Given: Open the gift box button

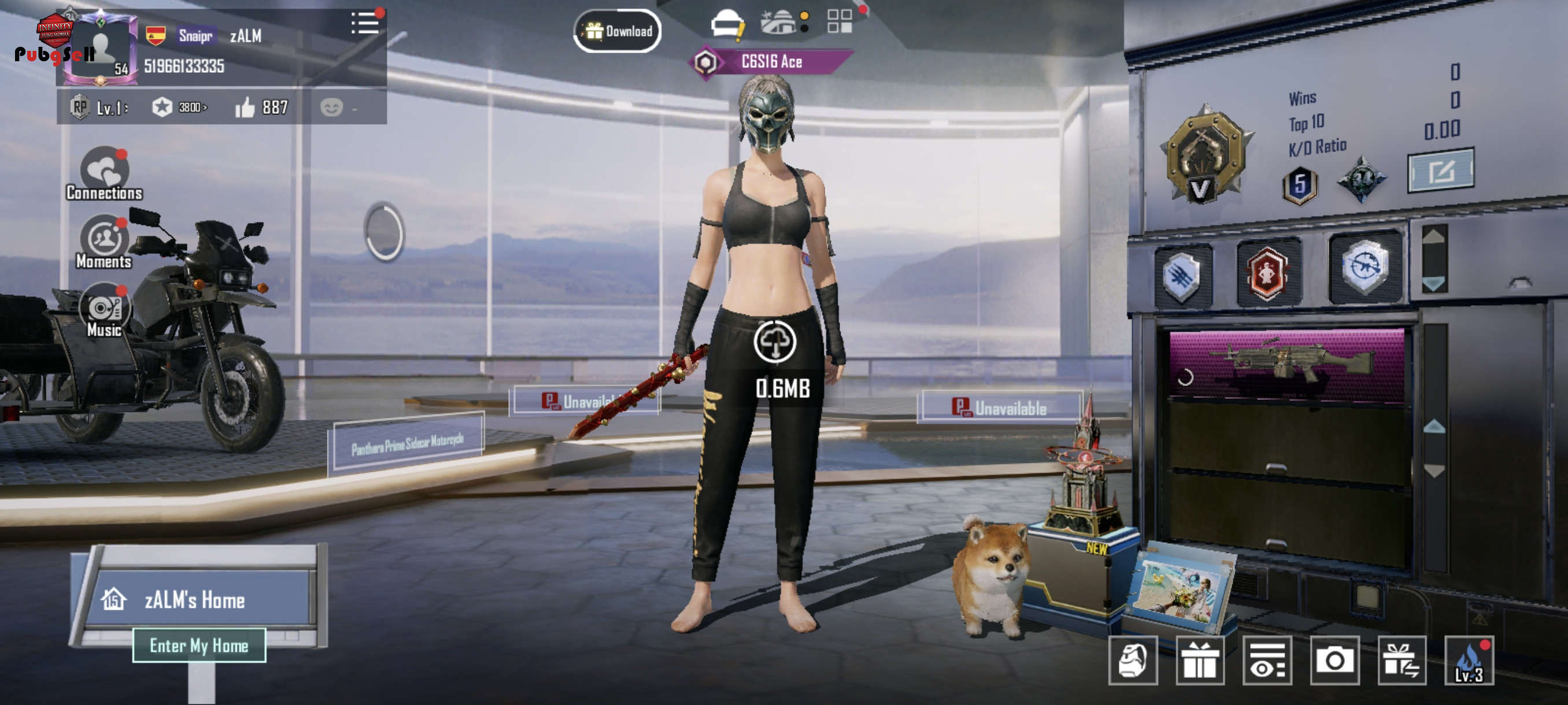Looking at the screenshot, I should pyautogui.click(x=1200, y=661).
